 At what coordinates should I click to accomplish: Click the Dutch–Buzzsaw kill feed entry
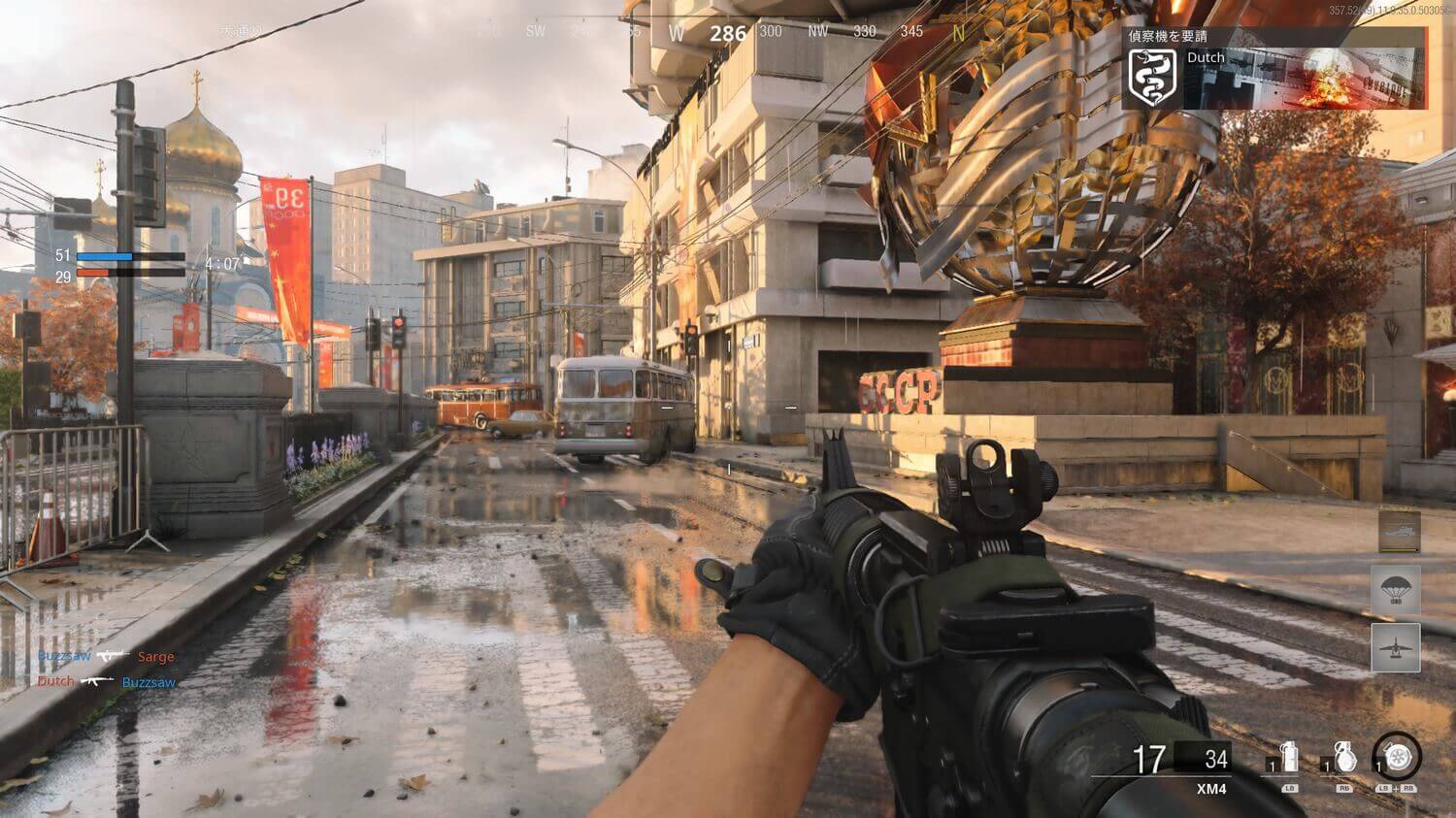click(x=106, y=682)
